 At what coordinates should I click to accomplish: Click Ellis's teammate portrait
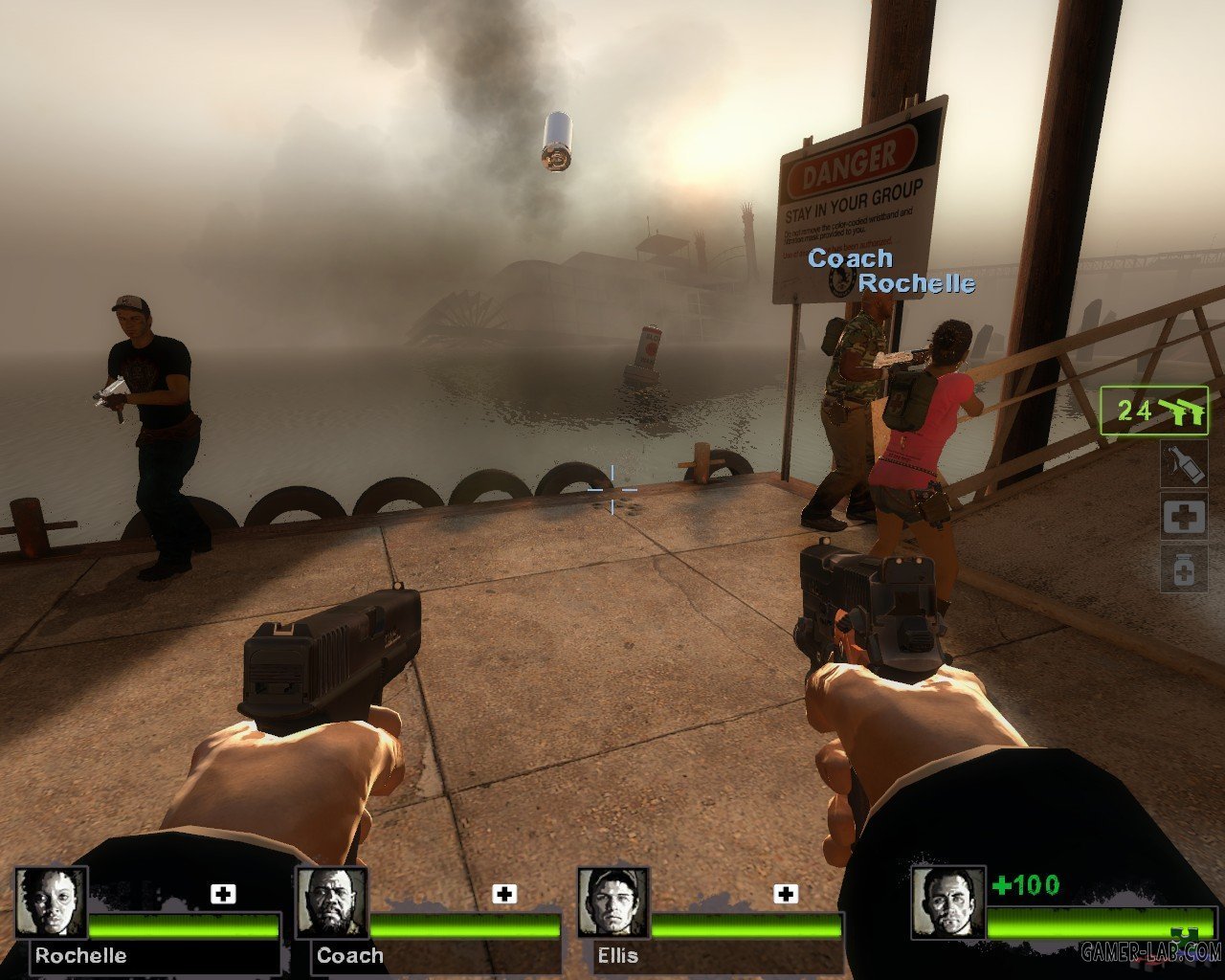pyautogui.click(x=613, y=902)
